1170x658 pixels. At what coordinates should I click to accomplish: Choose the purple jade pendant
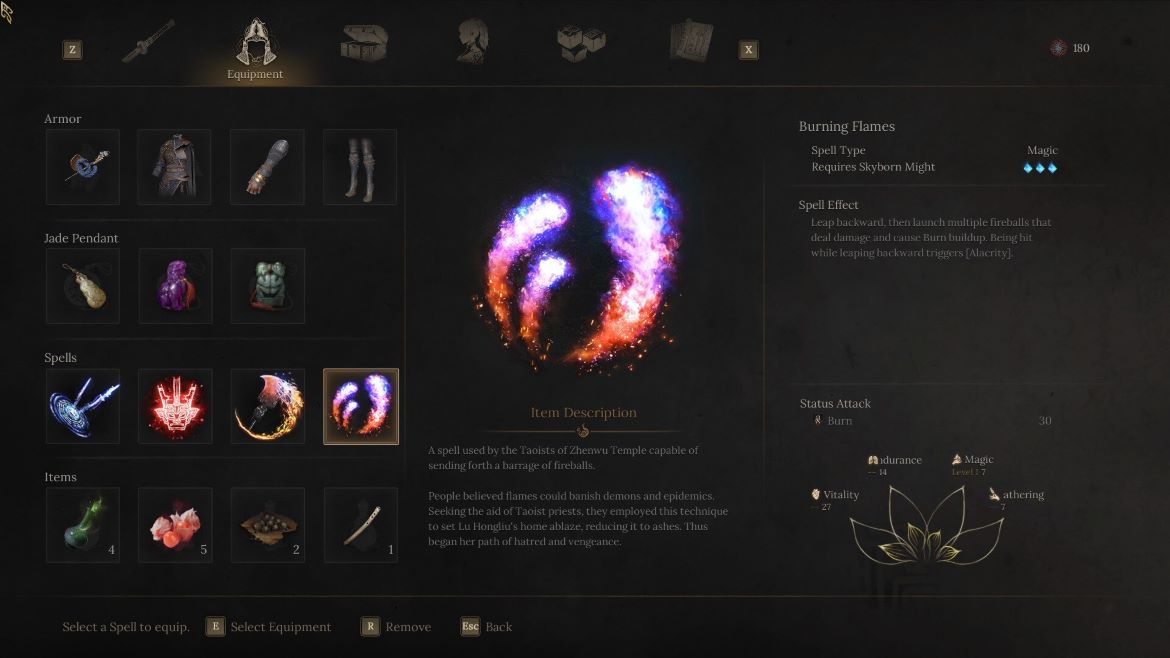[175, 286]
